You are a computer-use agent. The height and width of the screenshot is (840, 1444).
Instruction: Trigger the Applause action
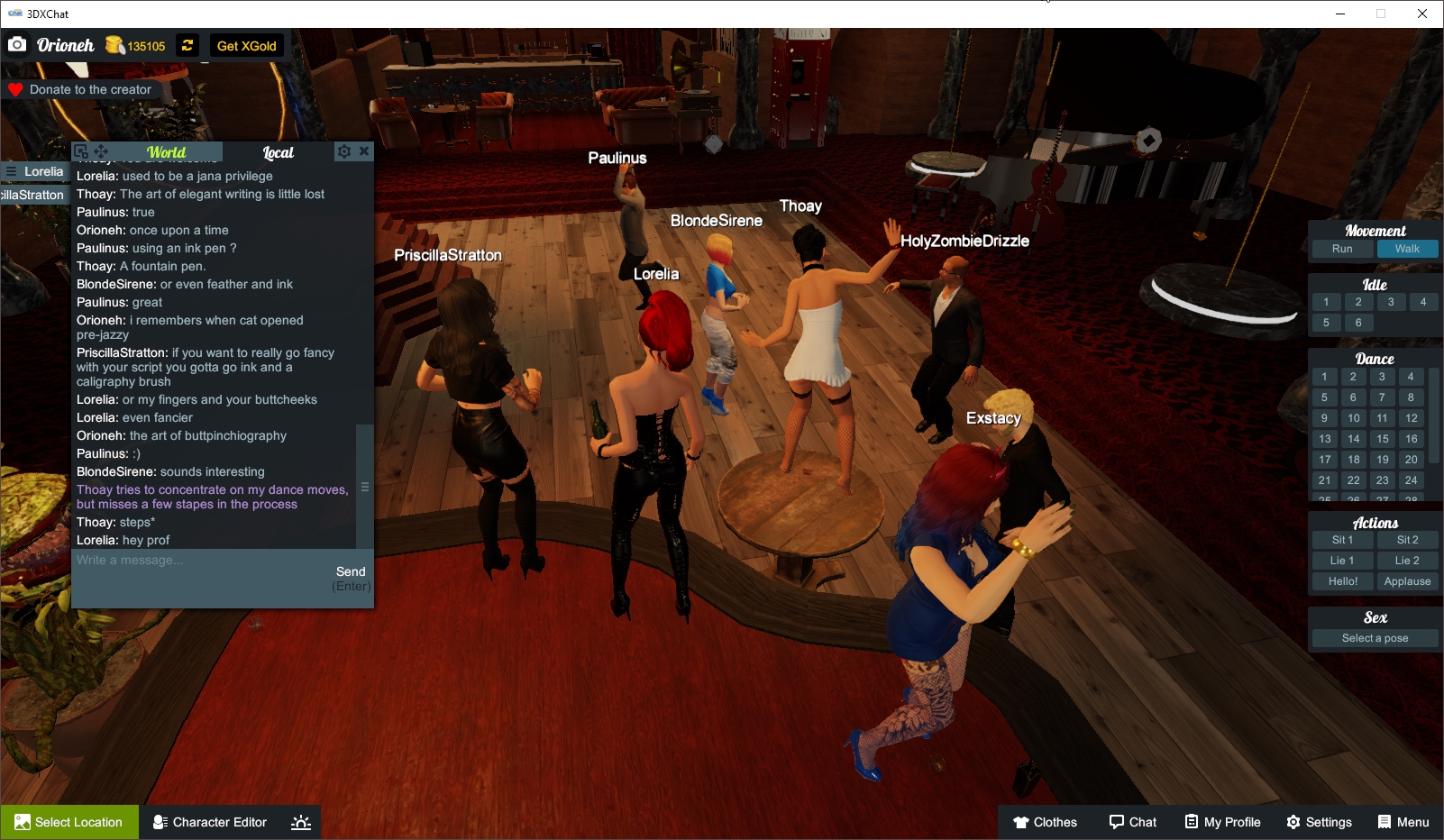coord(1408,581)
